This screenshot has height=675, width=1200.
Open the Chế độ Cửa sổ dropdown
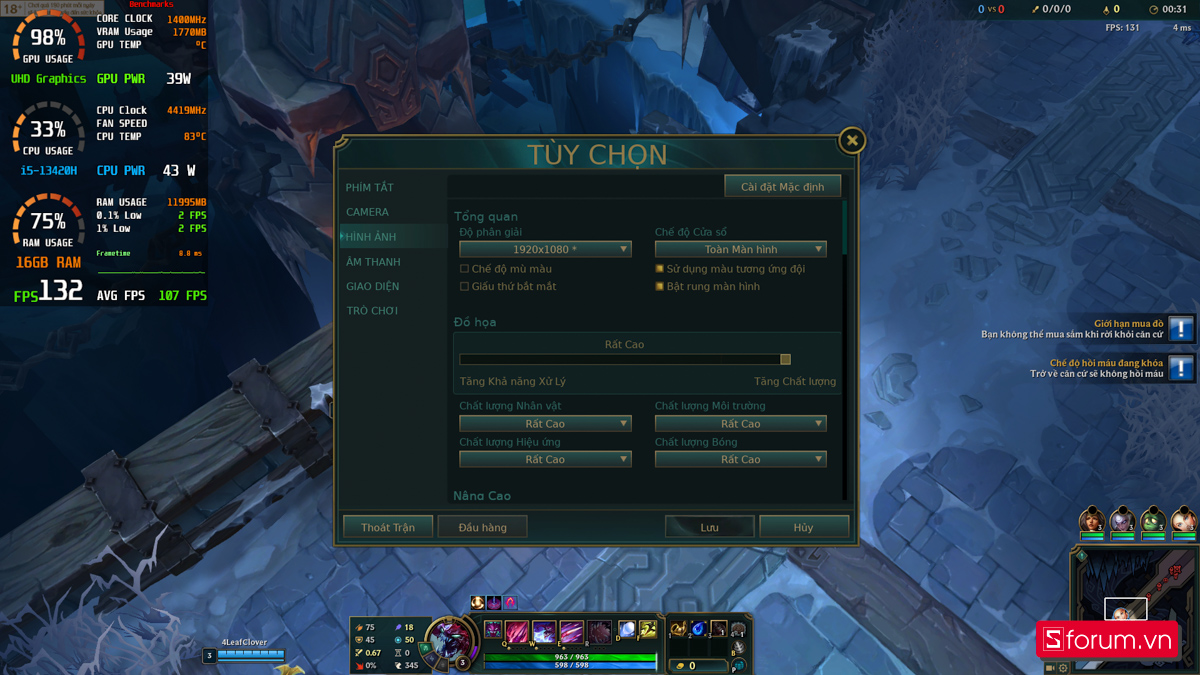pos(740,249)
